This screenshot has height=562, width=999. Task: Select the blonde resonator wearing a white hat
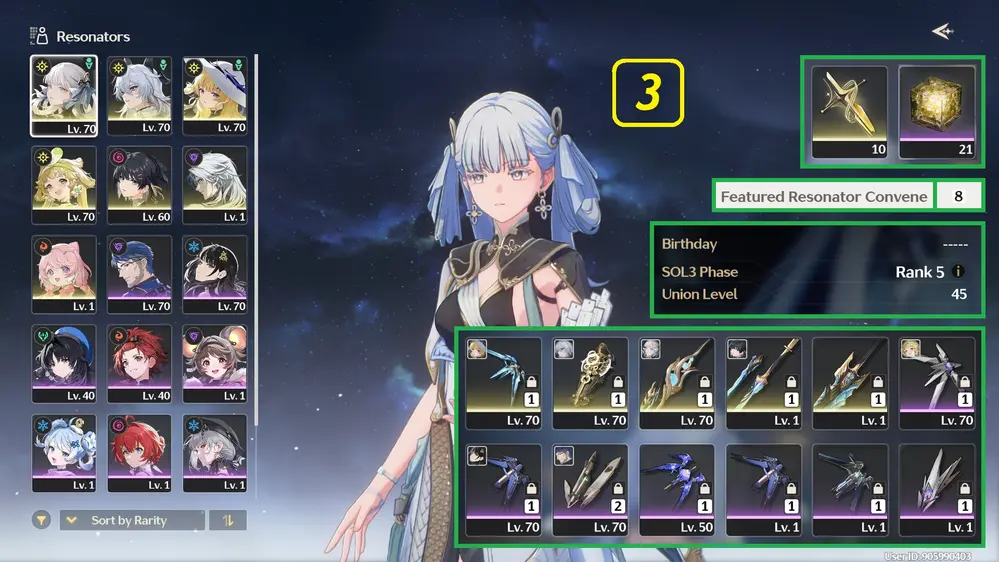215,95
